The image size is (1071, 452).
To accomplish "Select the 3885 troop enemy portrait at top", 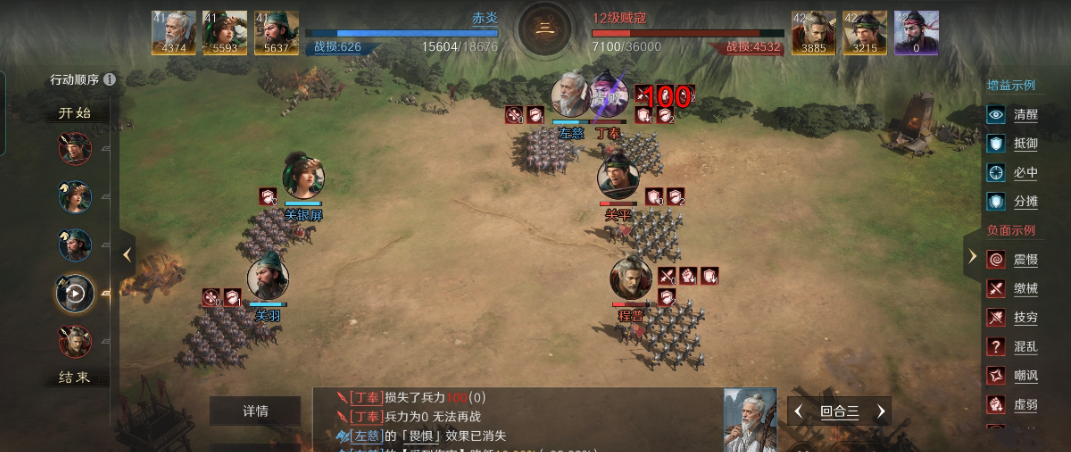I will 814,33.
